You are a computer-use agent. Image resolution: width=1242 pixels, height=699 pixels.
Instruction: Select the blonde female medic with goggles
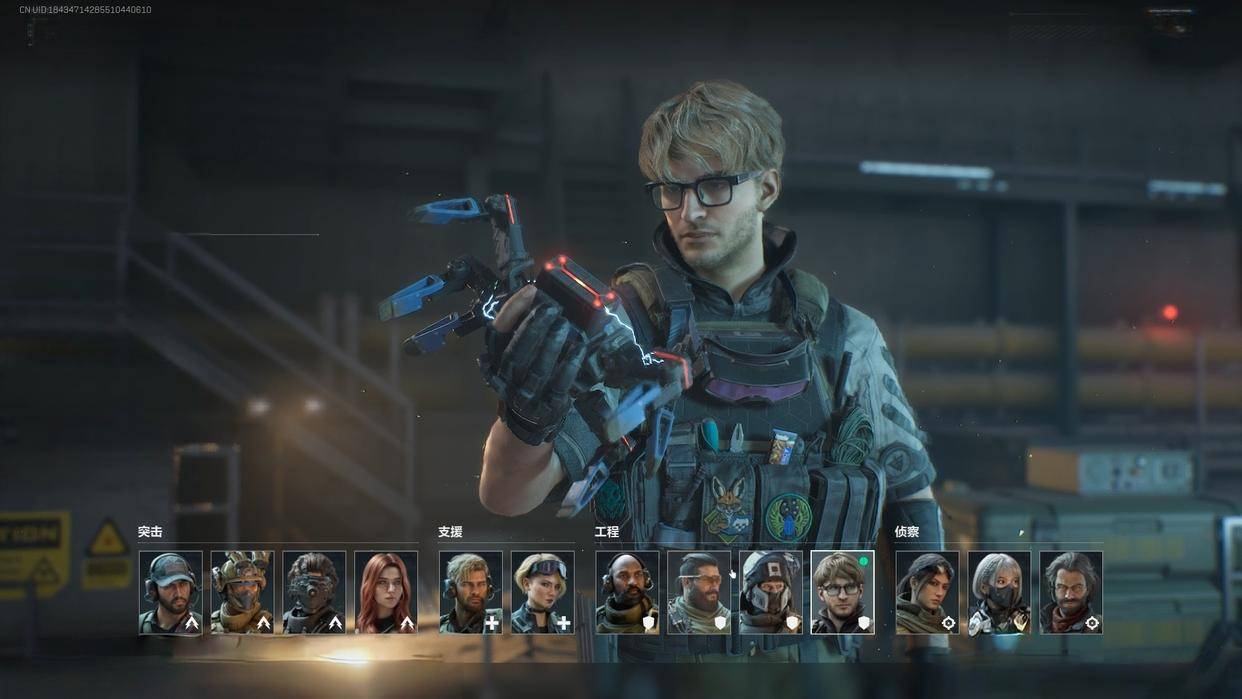[542, 592]
